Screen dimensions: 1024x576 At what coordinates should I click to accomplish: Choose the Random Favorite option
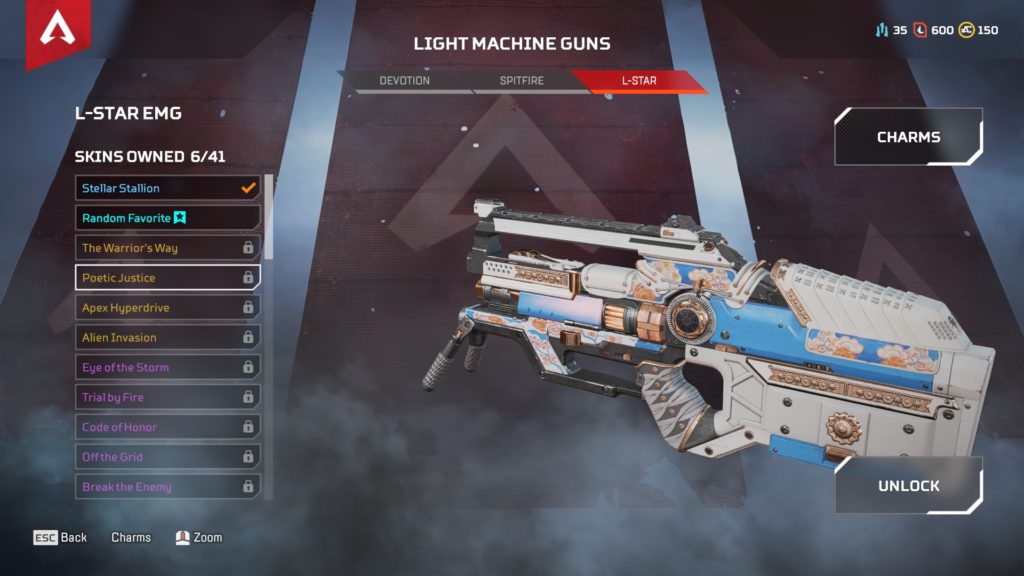[167, 218]
